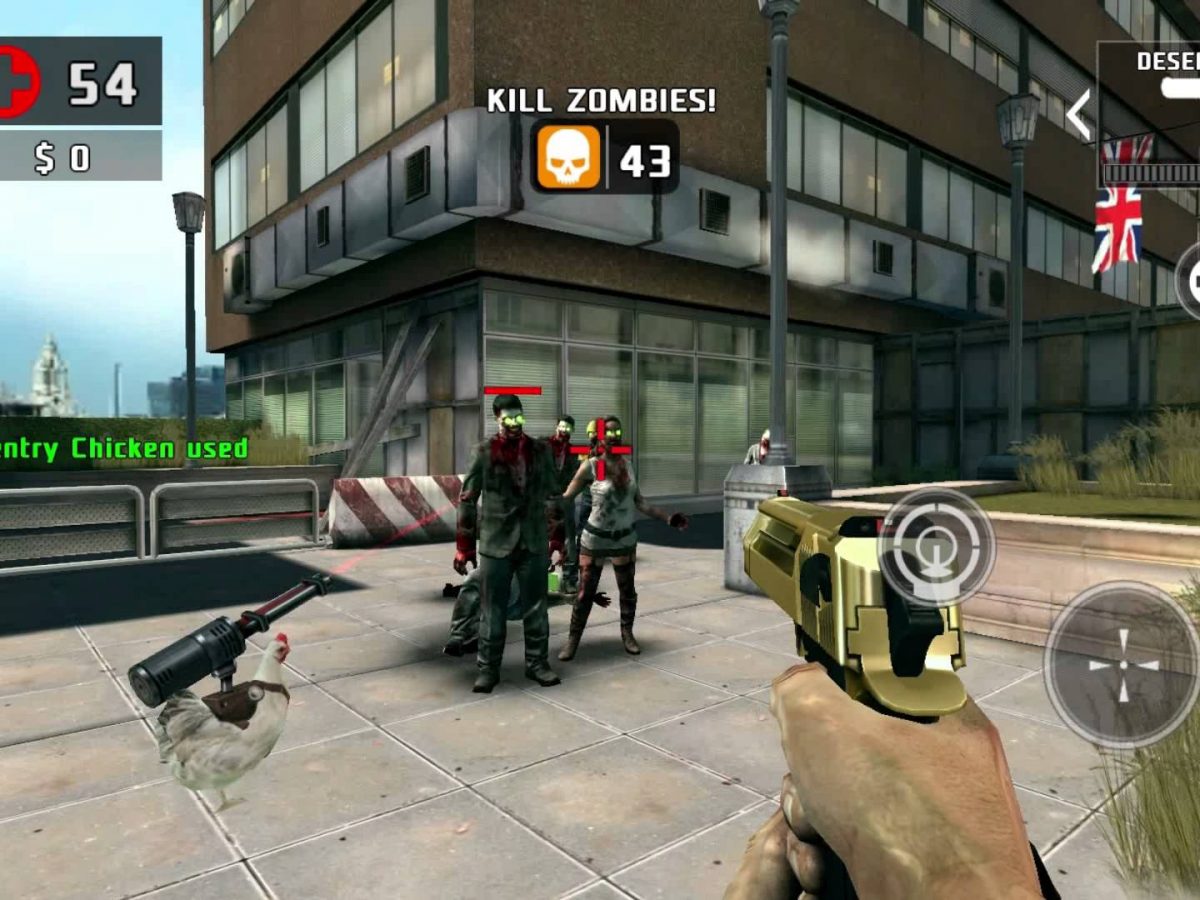
Task: Activate the iron sights aim button
Action: [936, 547]
